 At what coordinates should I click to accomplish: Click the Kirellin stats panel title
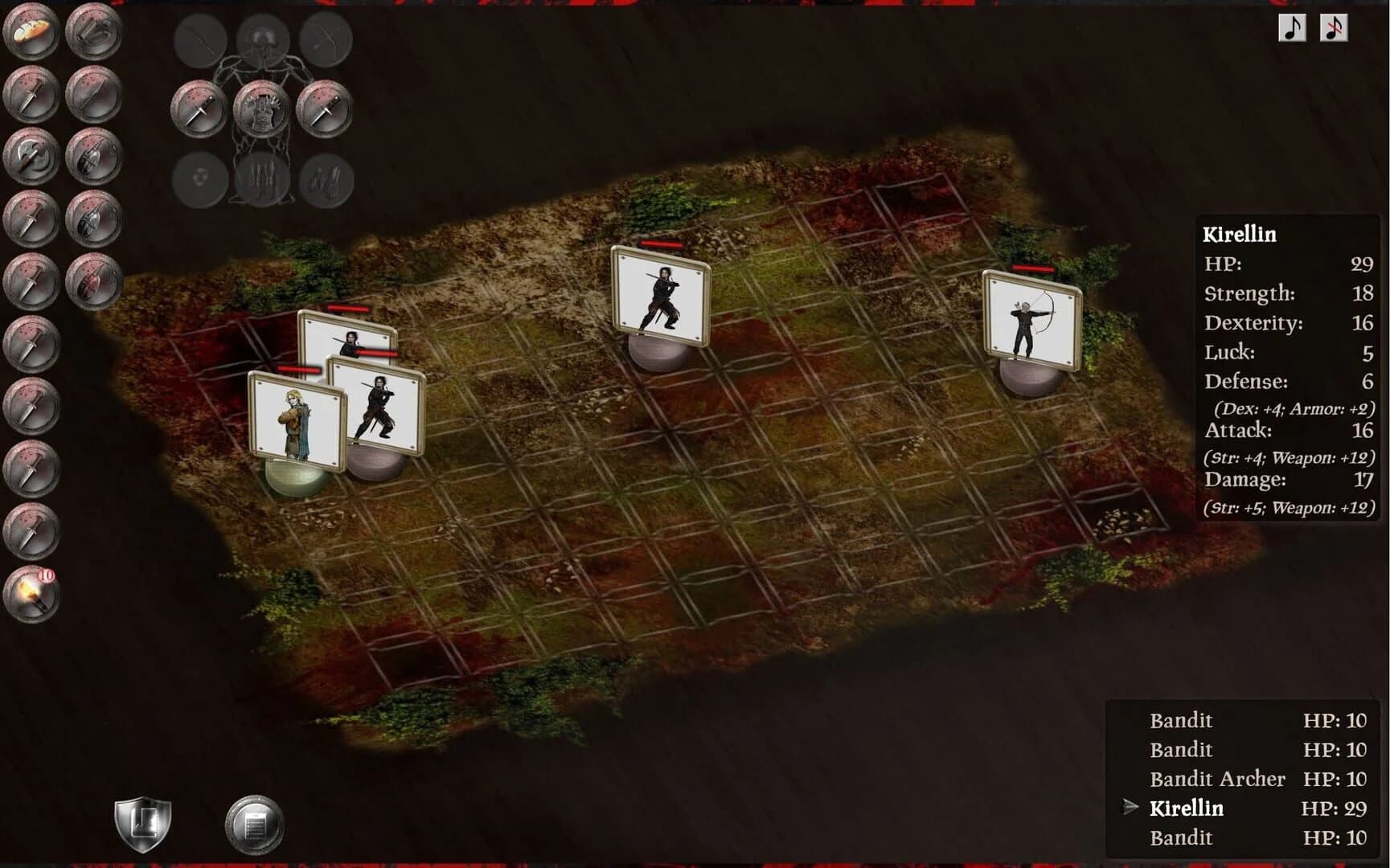tap(1239, 235)
